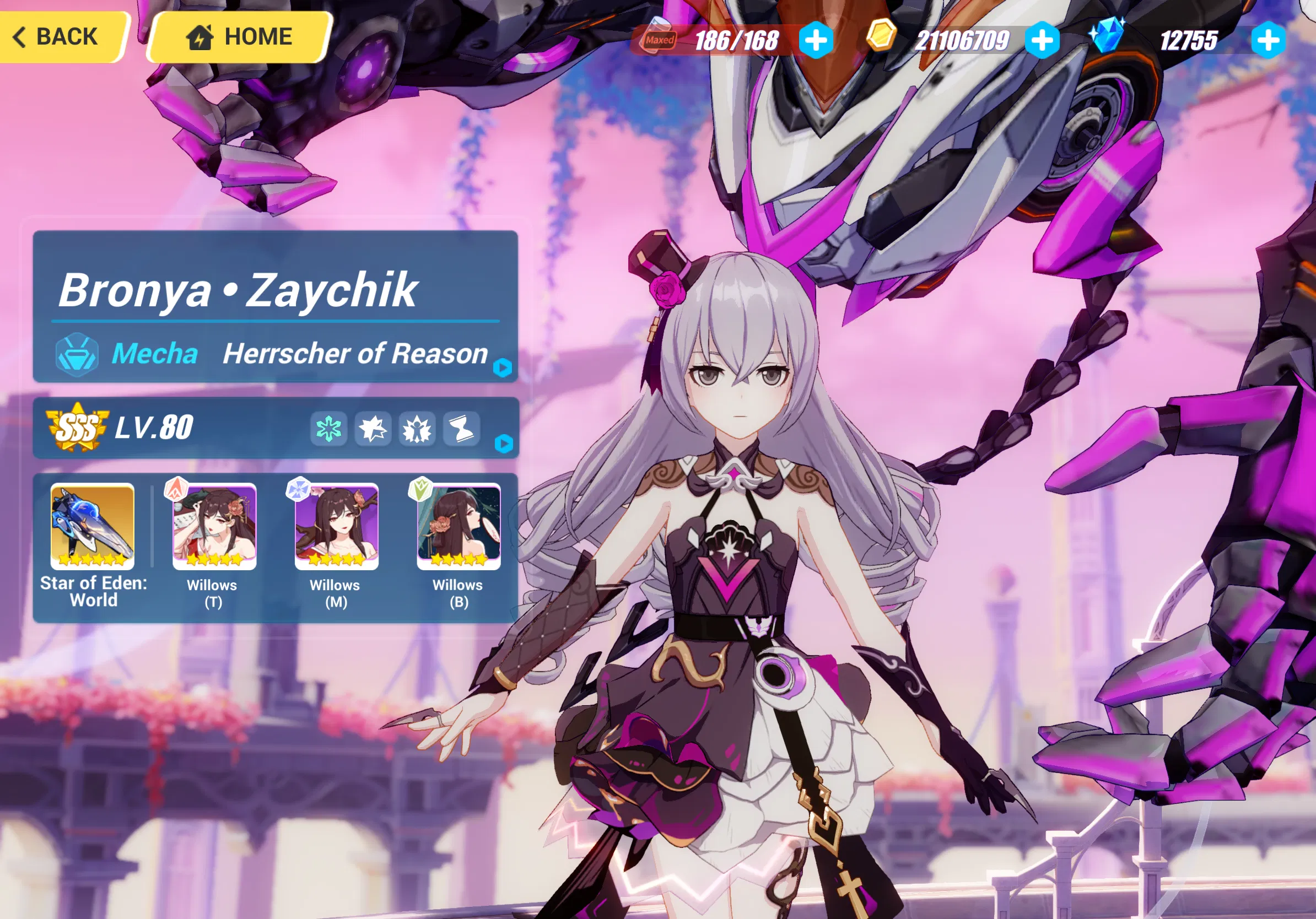Click the Maxed stamina label

(x=659, y=39)
